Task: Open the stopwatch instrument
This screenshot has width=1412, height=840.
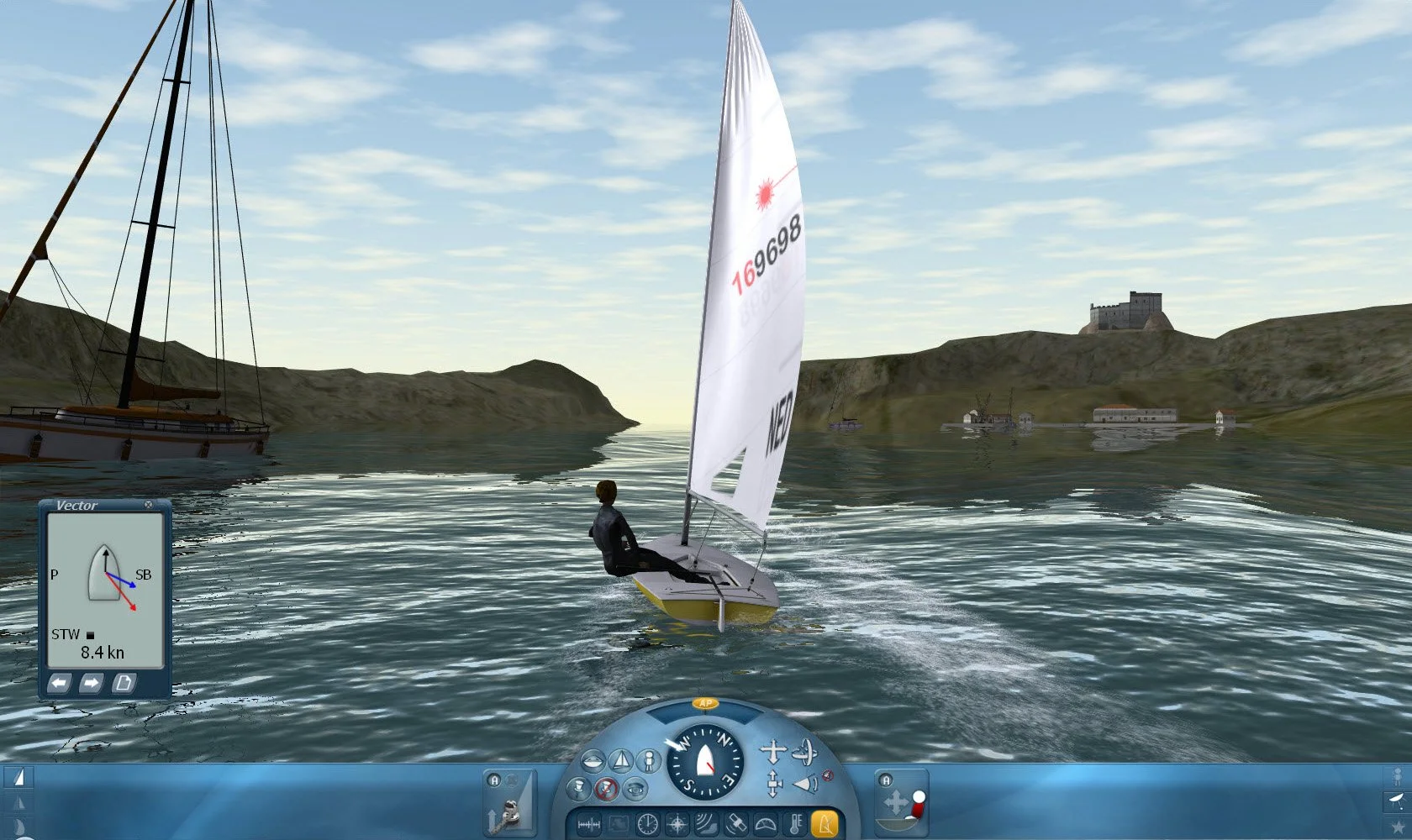Action: (x=647, y=823)
